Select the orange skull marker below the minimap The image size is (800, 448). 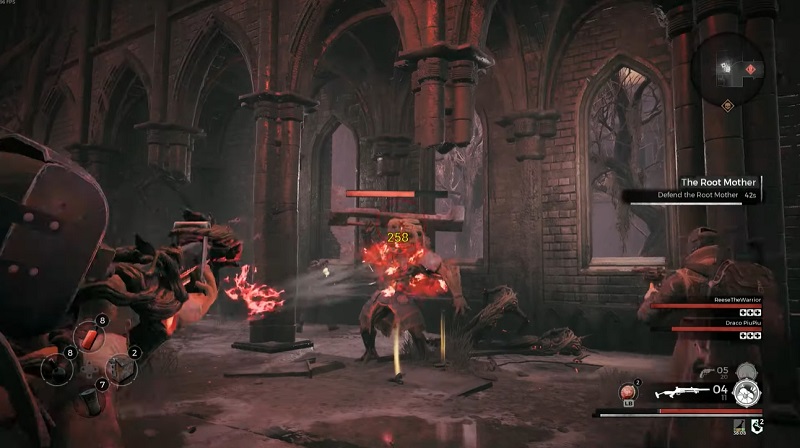pyautogui.click(x=729, y=105)
